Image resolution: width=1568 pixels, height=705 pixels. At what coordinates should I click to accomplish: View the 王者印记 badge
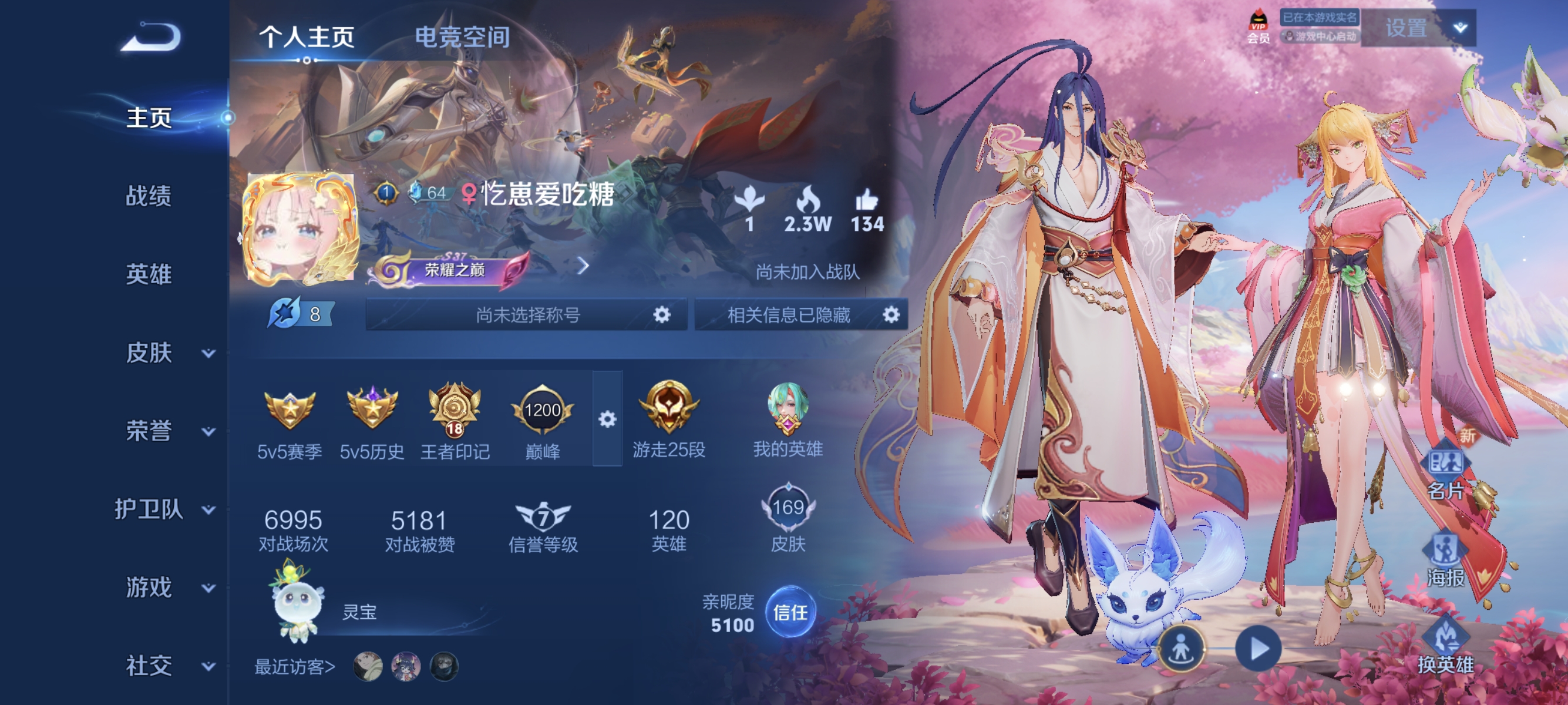[x=455, y=421]
